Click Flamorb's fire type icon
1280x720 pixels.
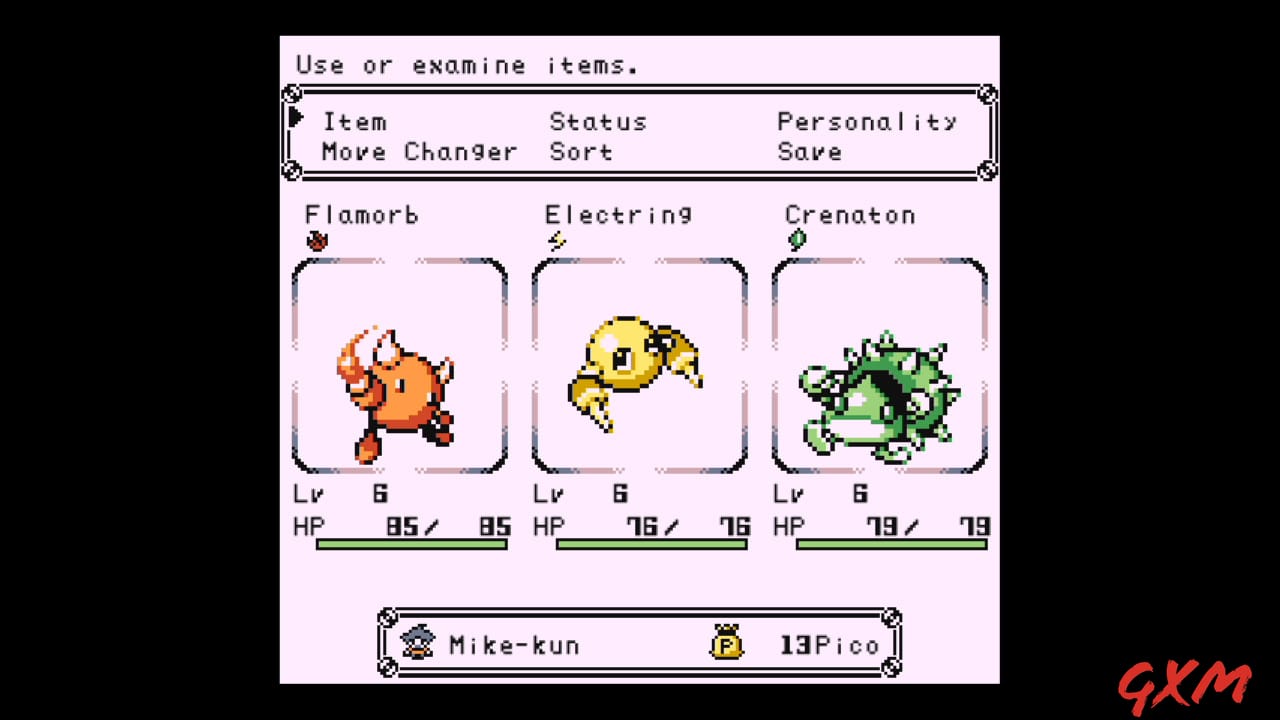[317, 239]
